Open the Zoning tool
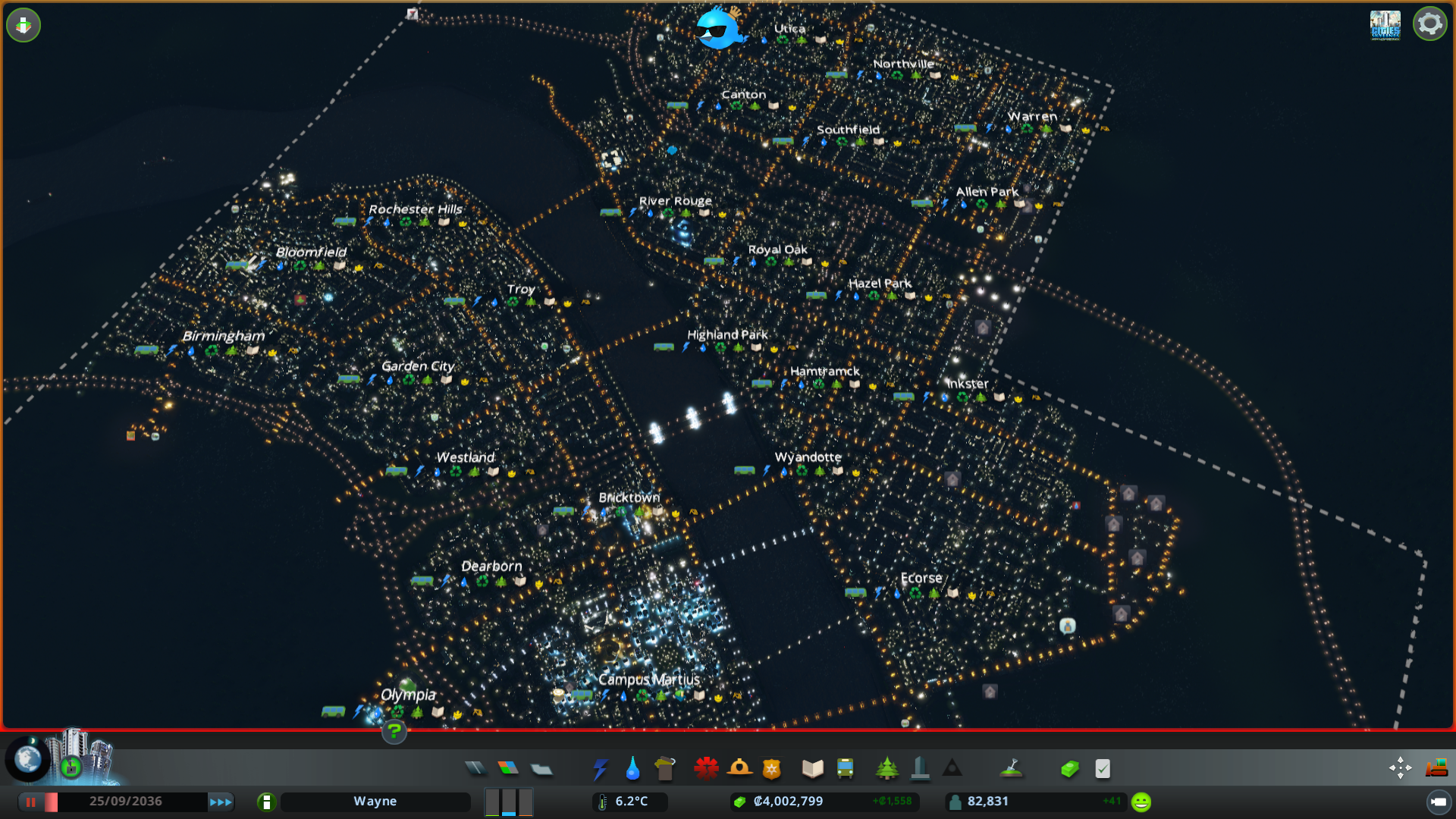 point(508,767)
